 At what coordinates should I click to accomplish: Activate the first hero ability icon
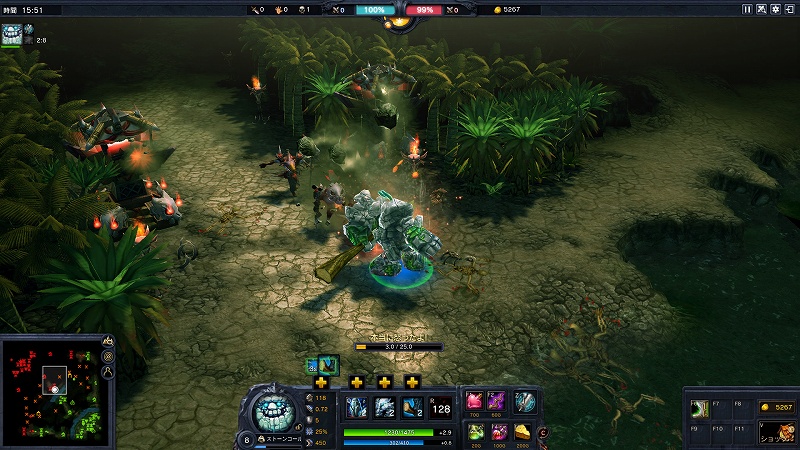[x=357, y=407]
